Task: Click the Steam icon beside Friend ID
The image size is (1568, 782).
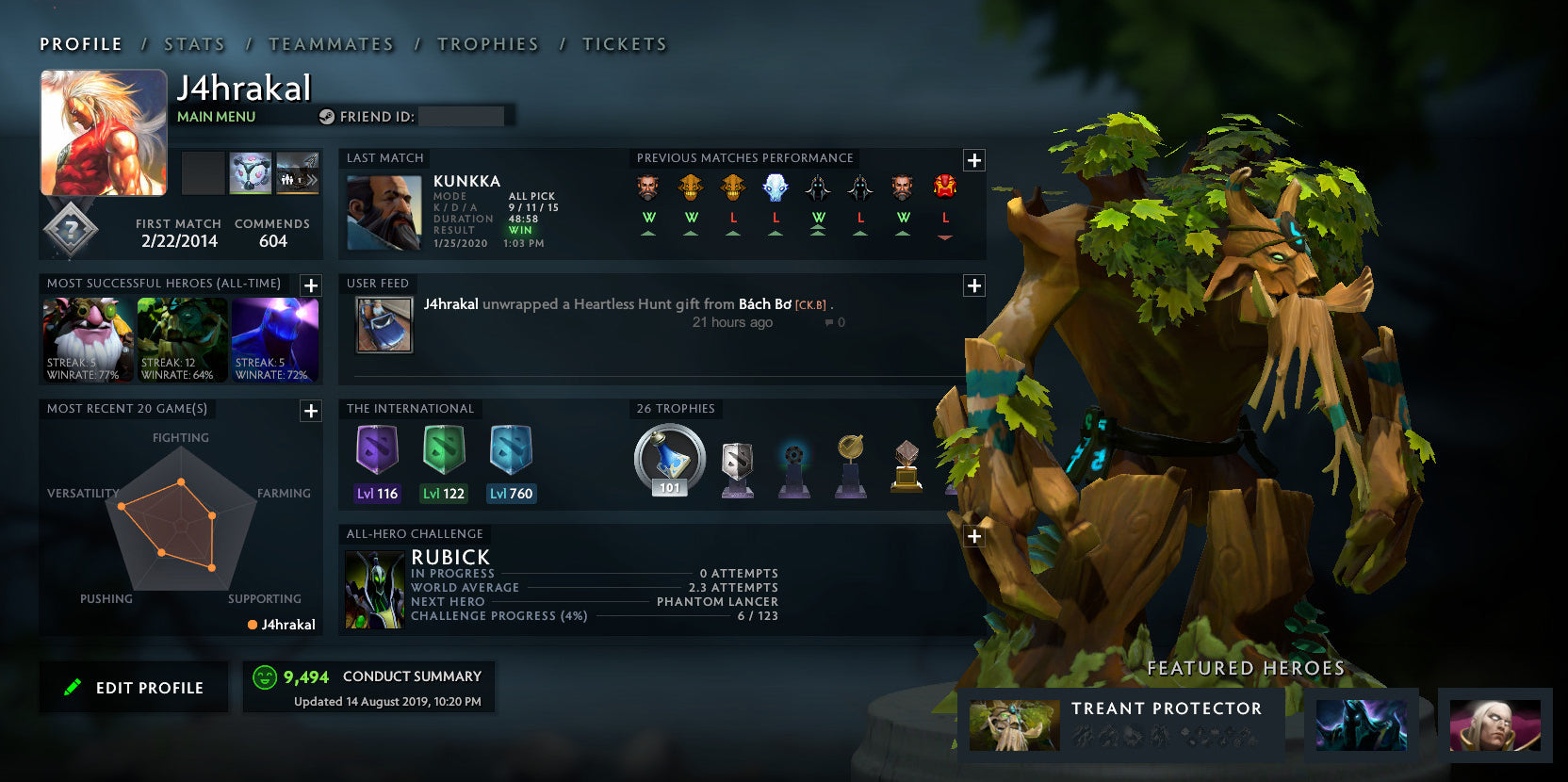Action: coord(327,116)
